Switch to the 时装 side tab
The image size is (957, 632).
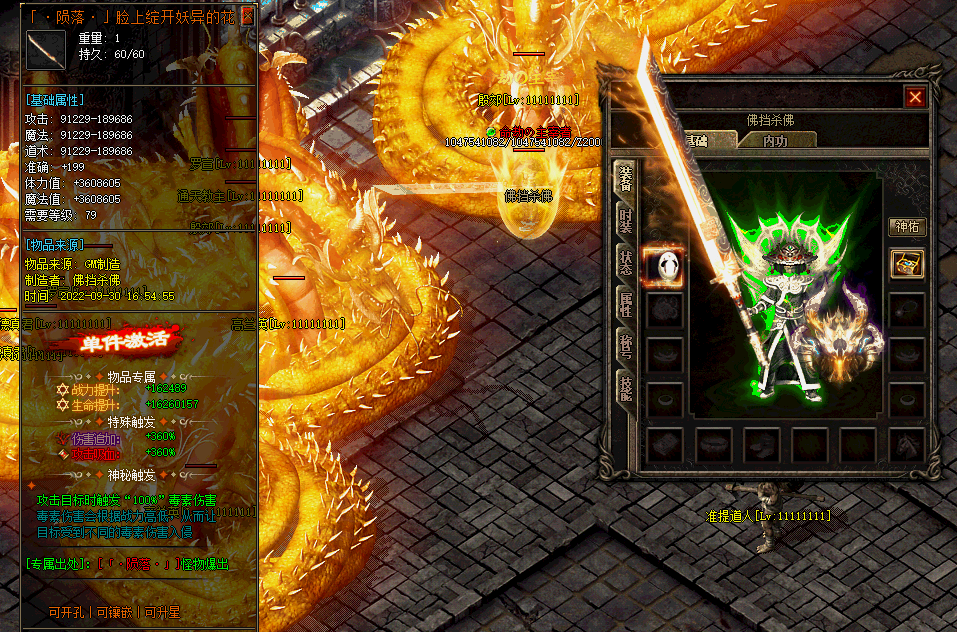[626, 222]
